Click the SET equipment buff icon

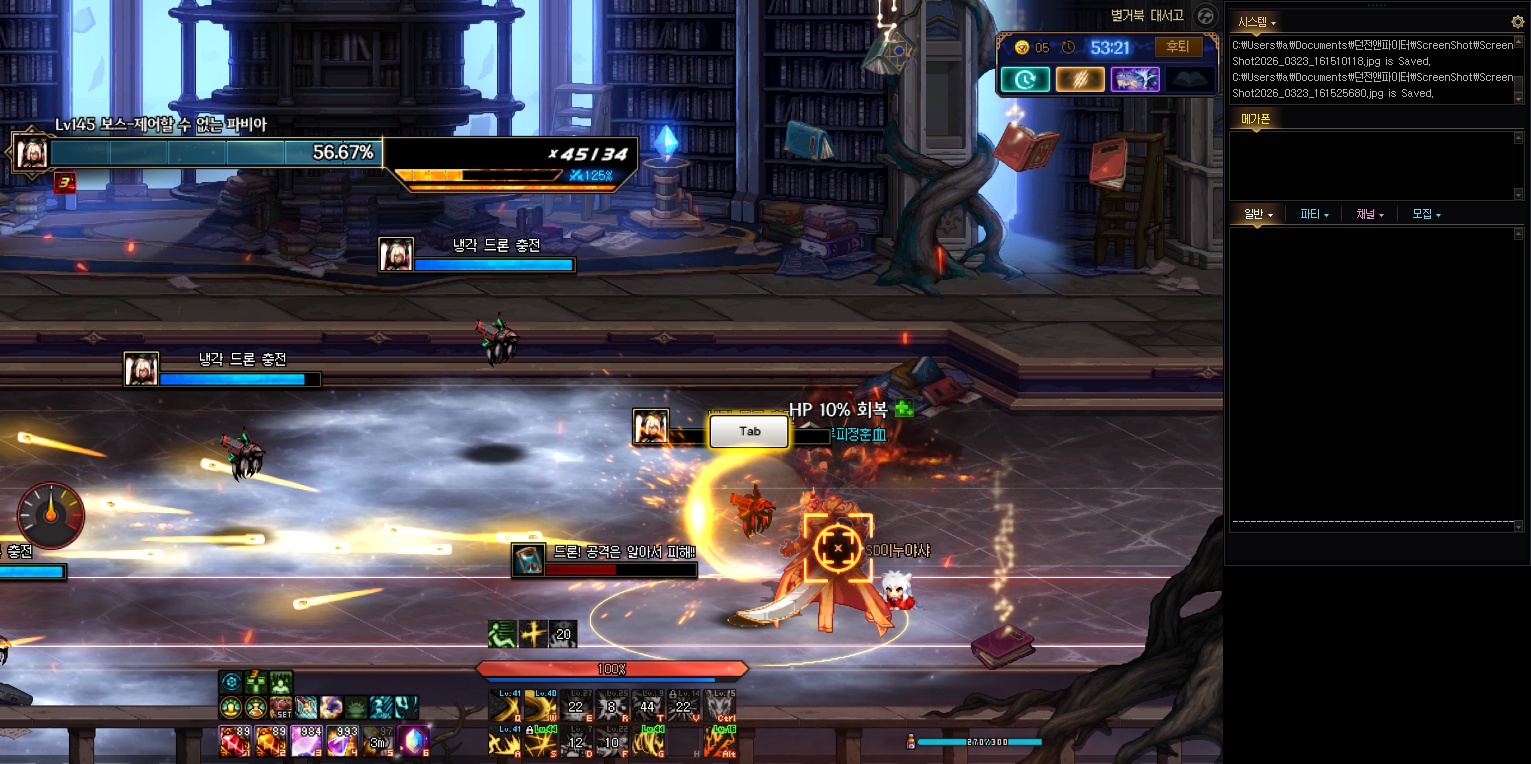pos(282,708)
